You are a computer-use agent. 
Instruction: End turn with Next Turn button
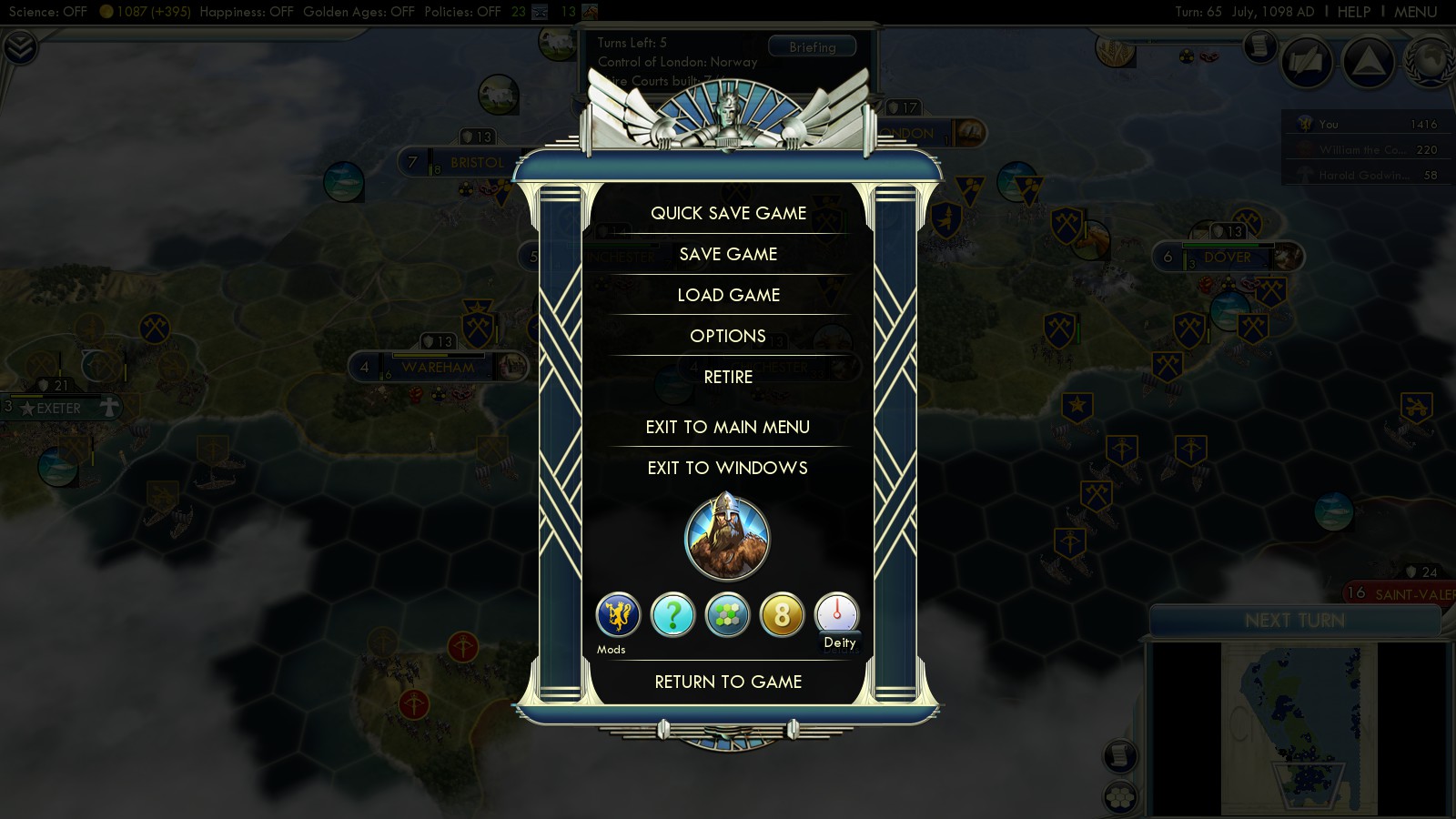(x=1294, y=621)
